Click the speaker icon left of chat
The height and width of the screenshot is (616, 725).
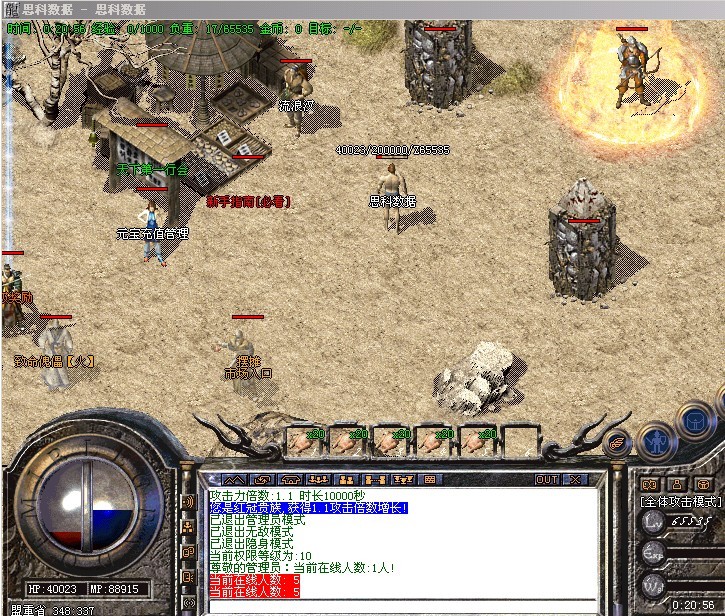(187, 501)
